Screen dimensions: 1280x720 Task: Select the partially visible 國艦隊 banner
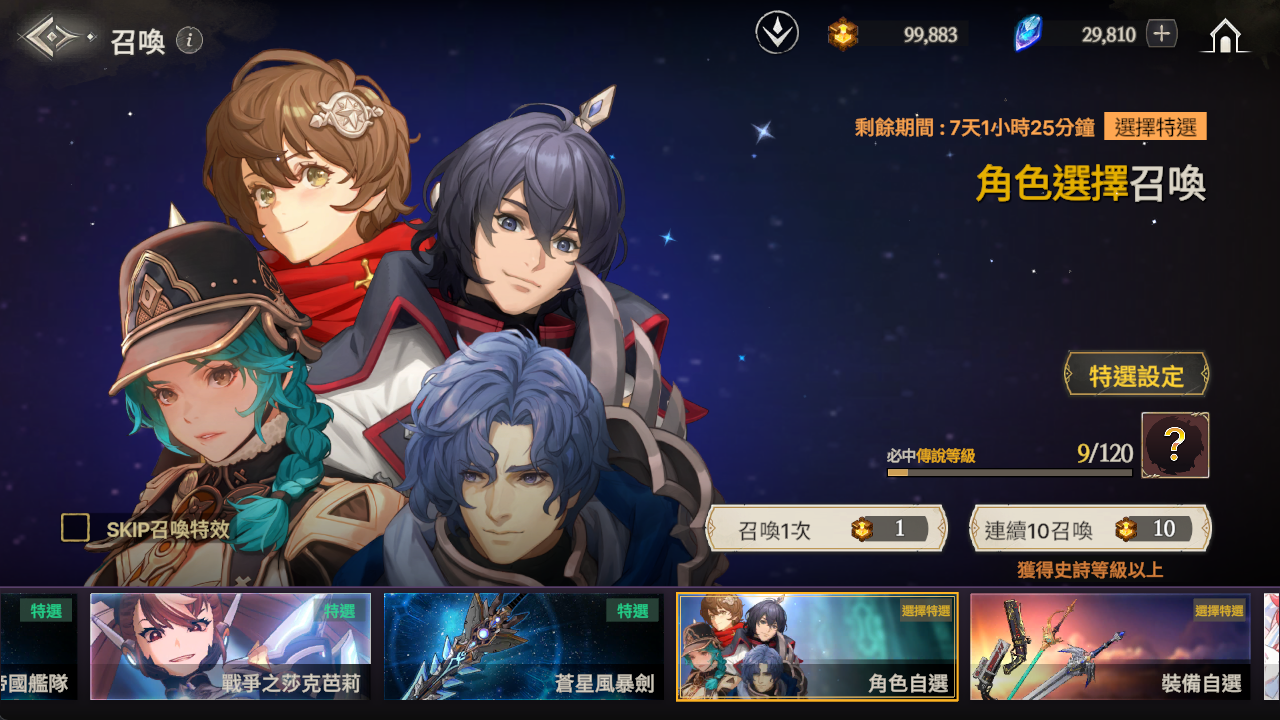click(x=37, y=646)
